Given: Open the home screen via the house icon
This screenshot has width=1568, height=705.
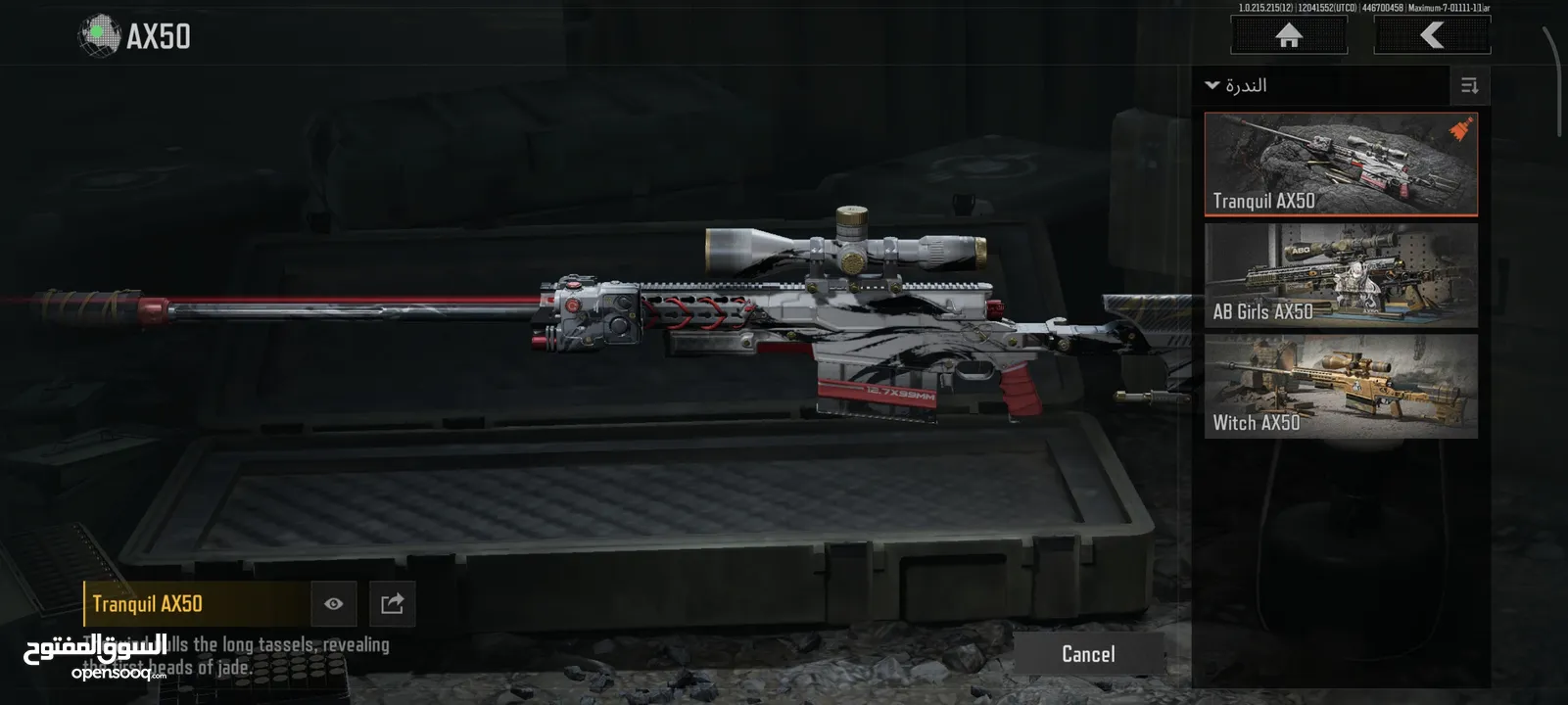Looking at the screenshot, I should [x=1287, y=35].
